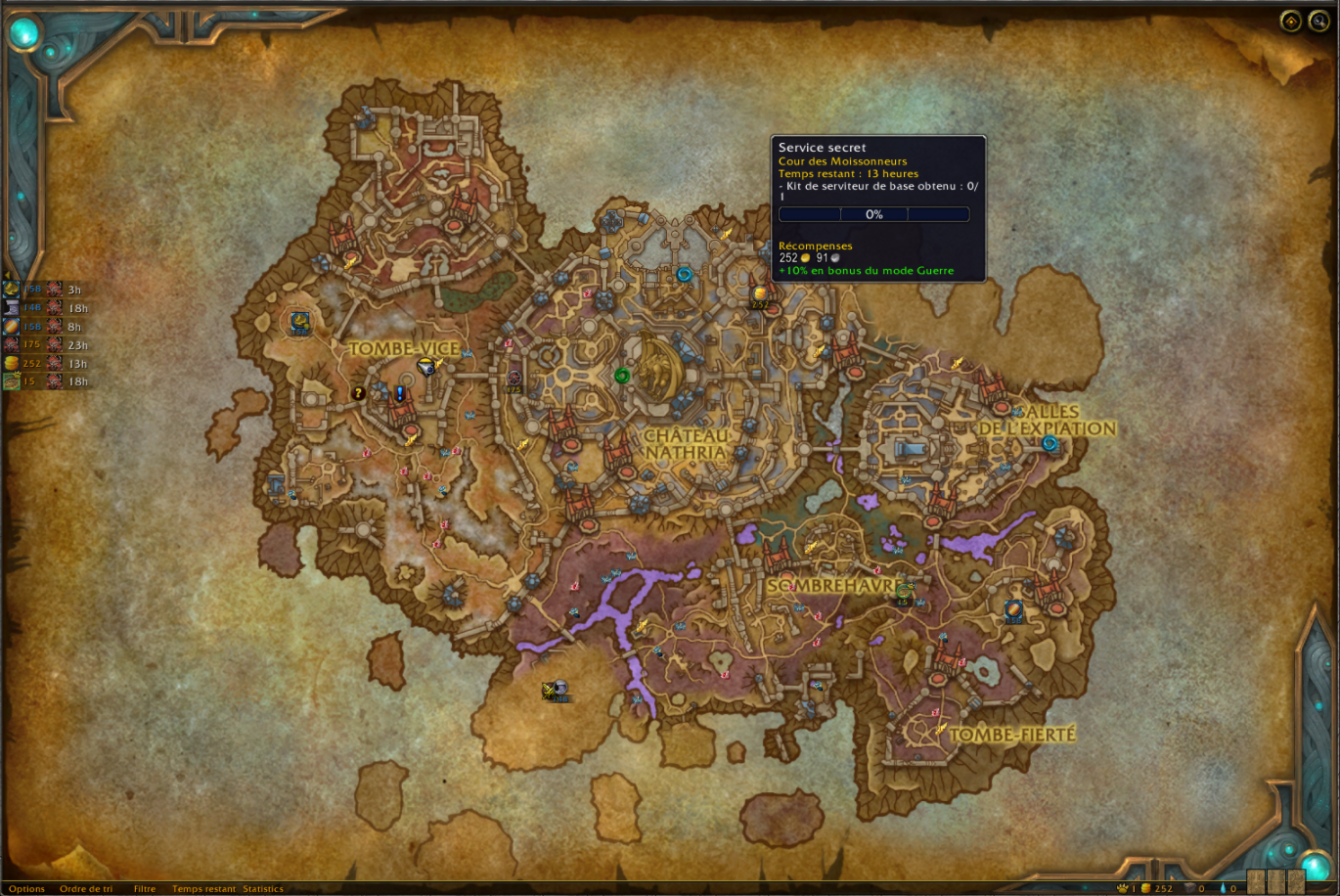This screenshot has width=1340, height=896.
Task: Select the 158 reward quest row lasting 8h
Action: pyautogui.click(x=46, y=326)
